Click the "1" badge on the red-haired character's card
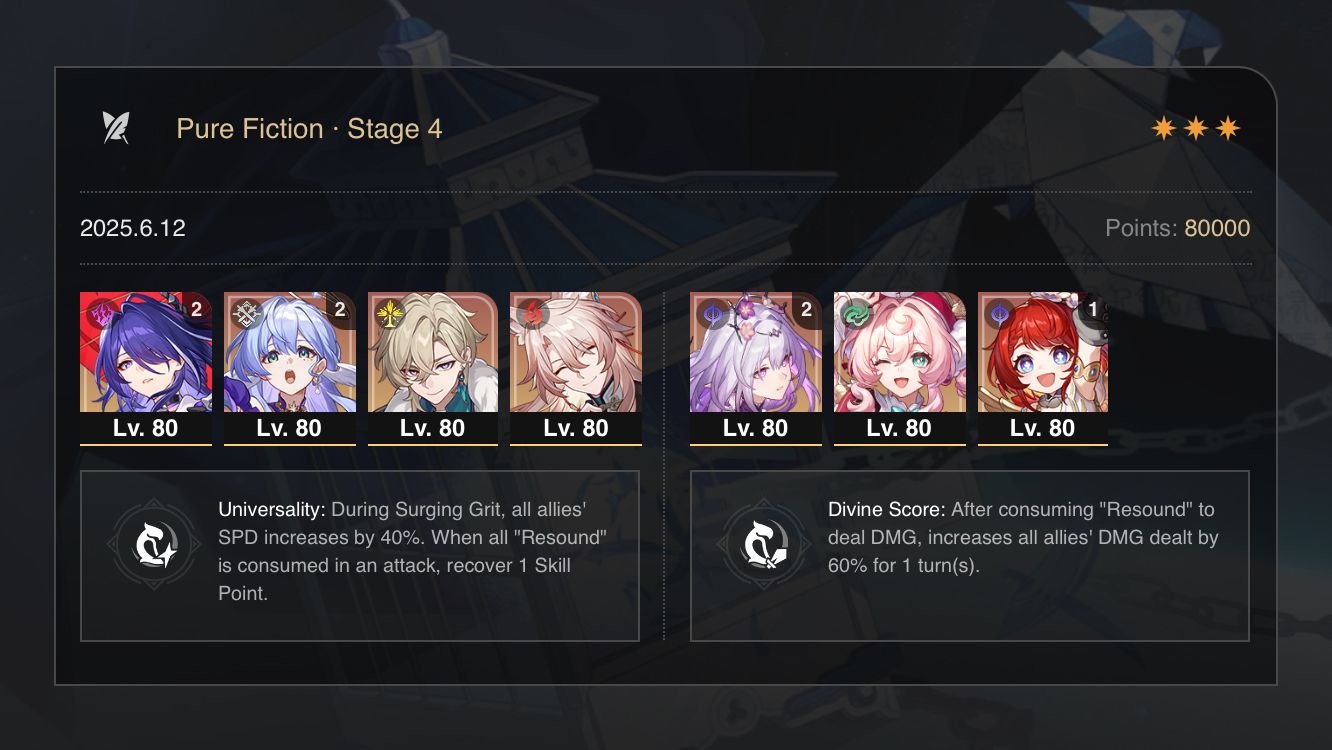This screenshot has width=1332, height=750. [1095, 310]
